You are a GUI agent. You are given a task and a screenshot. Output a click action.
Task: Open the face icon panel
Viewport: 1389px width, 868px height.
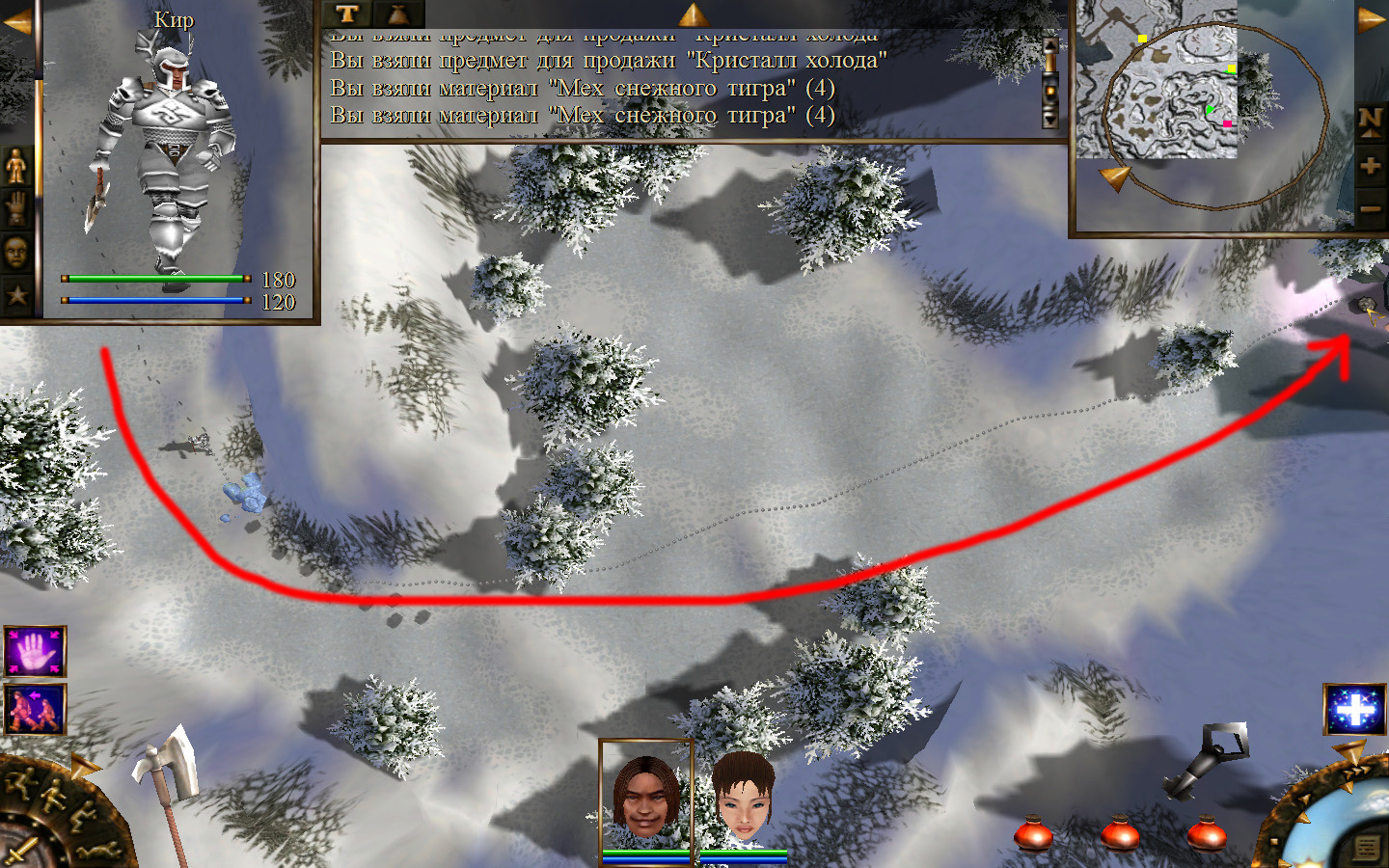tap(16, 253)
